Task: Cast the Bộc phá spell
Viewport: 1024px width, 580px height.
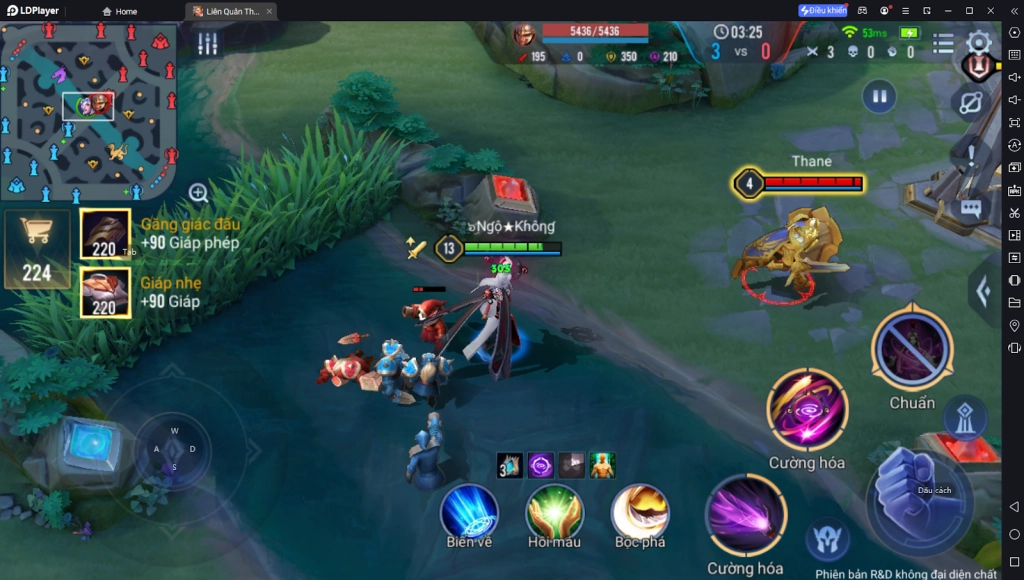Action: [x=640, y=511]
